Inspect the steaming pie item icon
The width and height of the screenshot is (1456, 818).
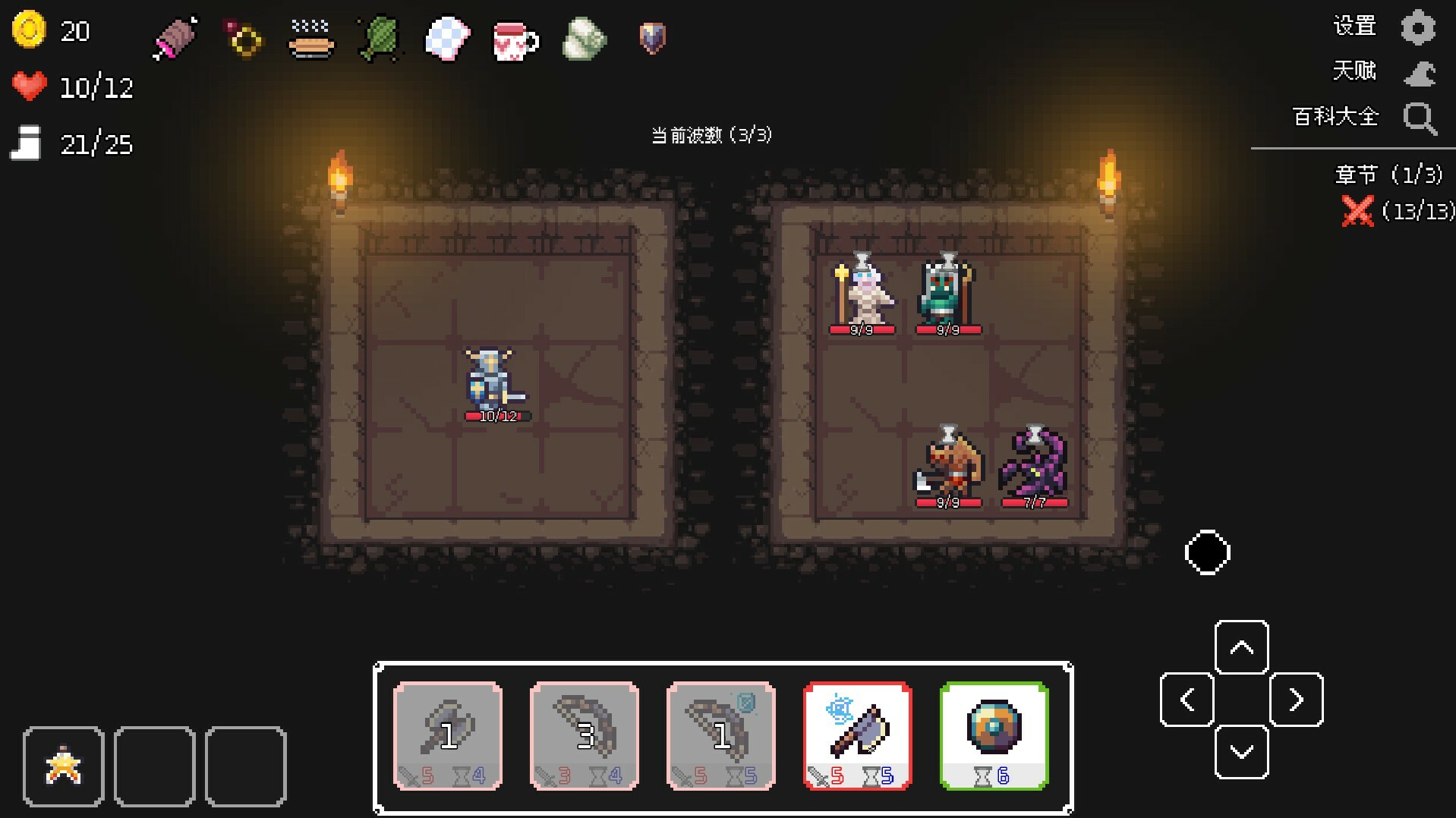click(x=310, y=42)
